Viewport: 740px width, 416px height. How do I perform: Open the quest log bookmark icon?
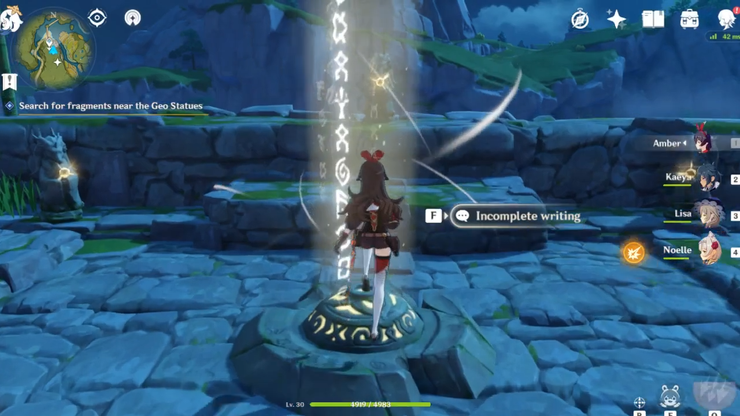pyautogui.click(x=10, y=82)
